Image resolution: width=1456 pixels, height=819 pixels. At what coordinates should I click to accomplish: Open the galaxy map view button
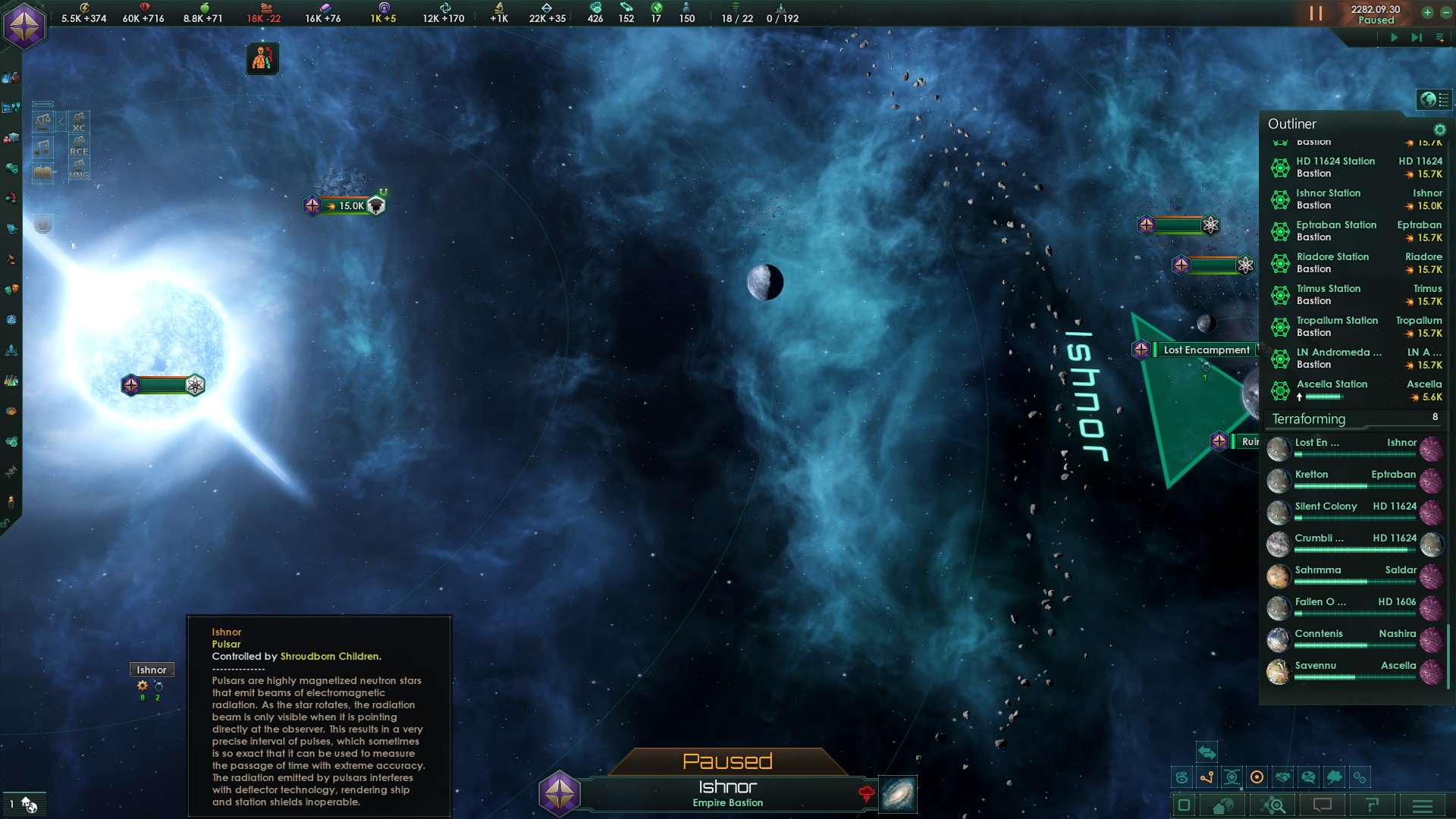[898, 794]
